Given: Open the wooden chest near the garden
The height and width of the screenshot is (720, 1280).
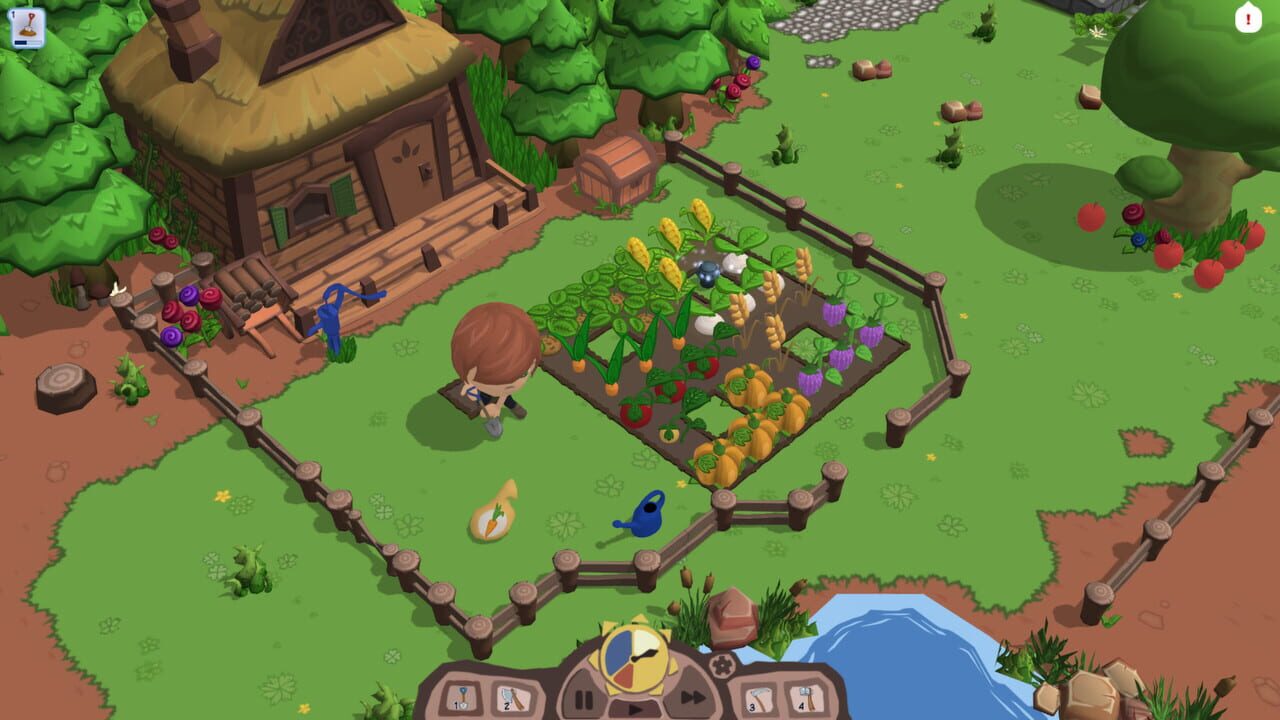Looking at the screenshot, I should (x=617, y=170).
